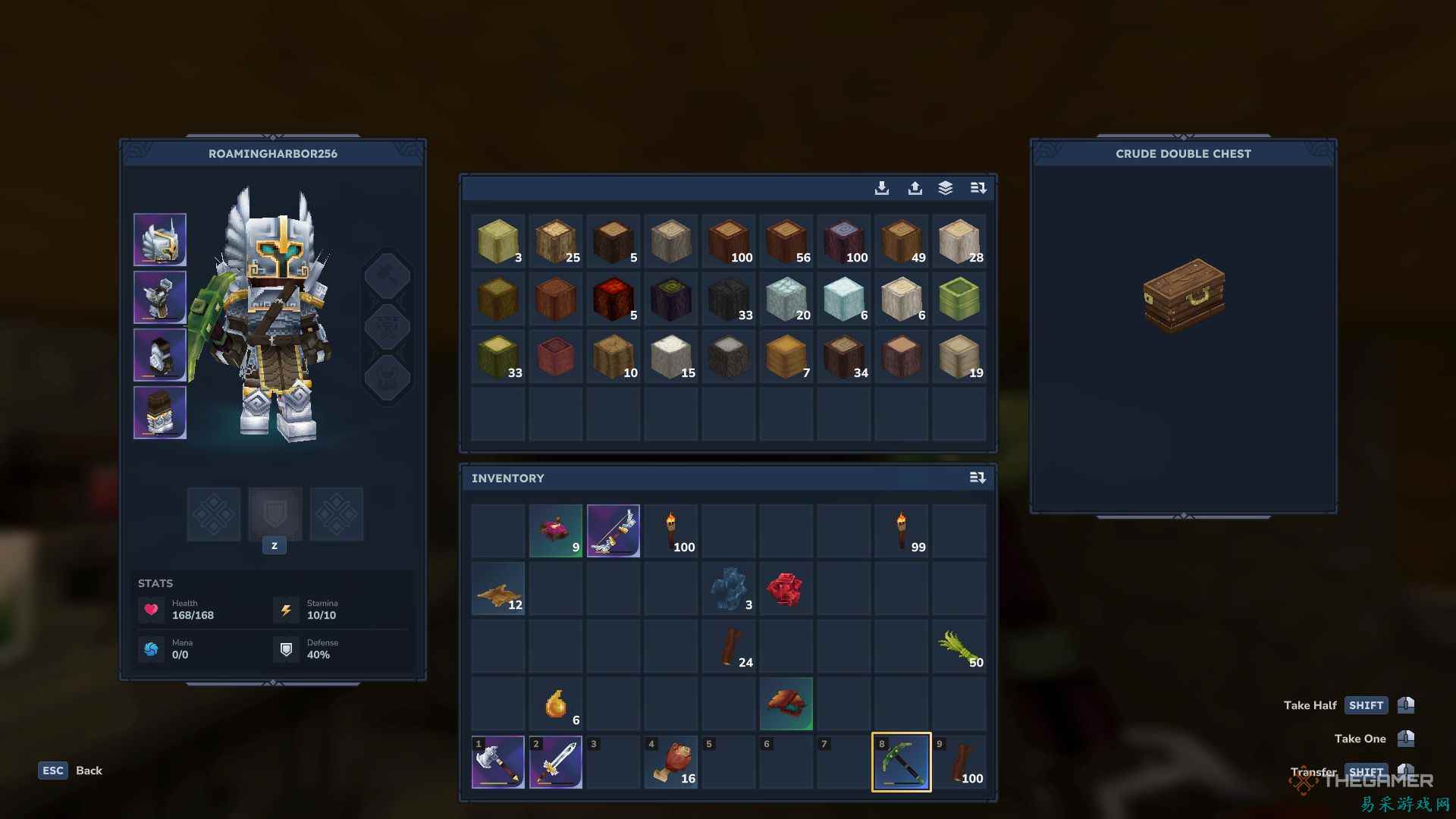Click the crossbow in the inventory grid

coord(613,531)
